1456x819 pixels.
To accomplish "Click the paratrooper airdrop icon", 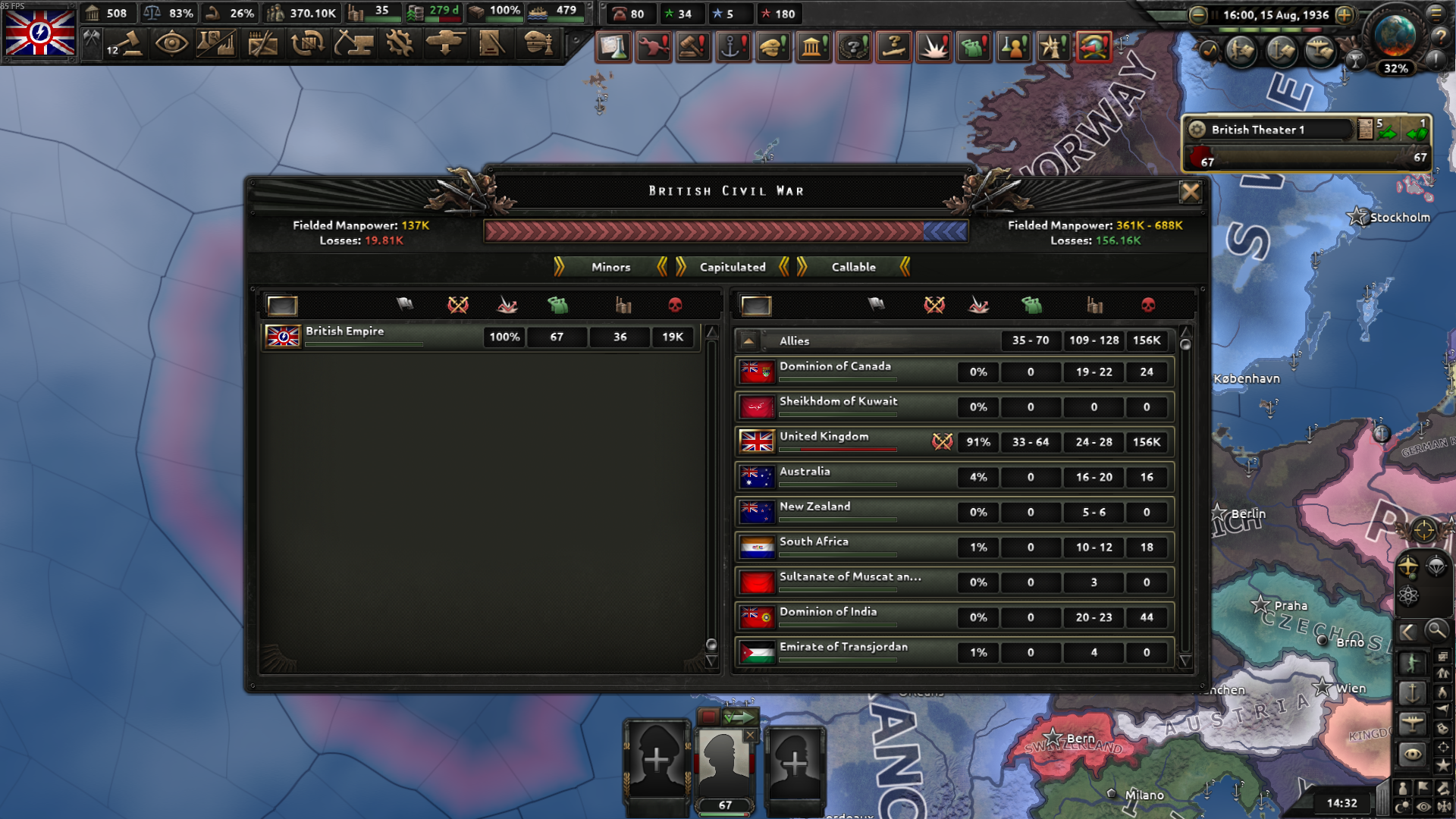I will 1438,566.
